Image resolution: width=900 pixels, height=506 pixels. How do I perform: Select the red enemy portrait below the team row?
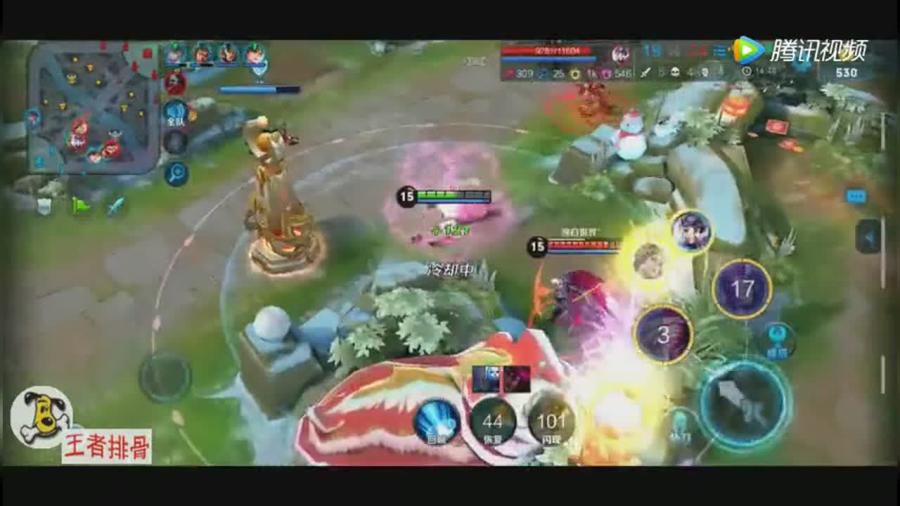click(x=176, y=82)
